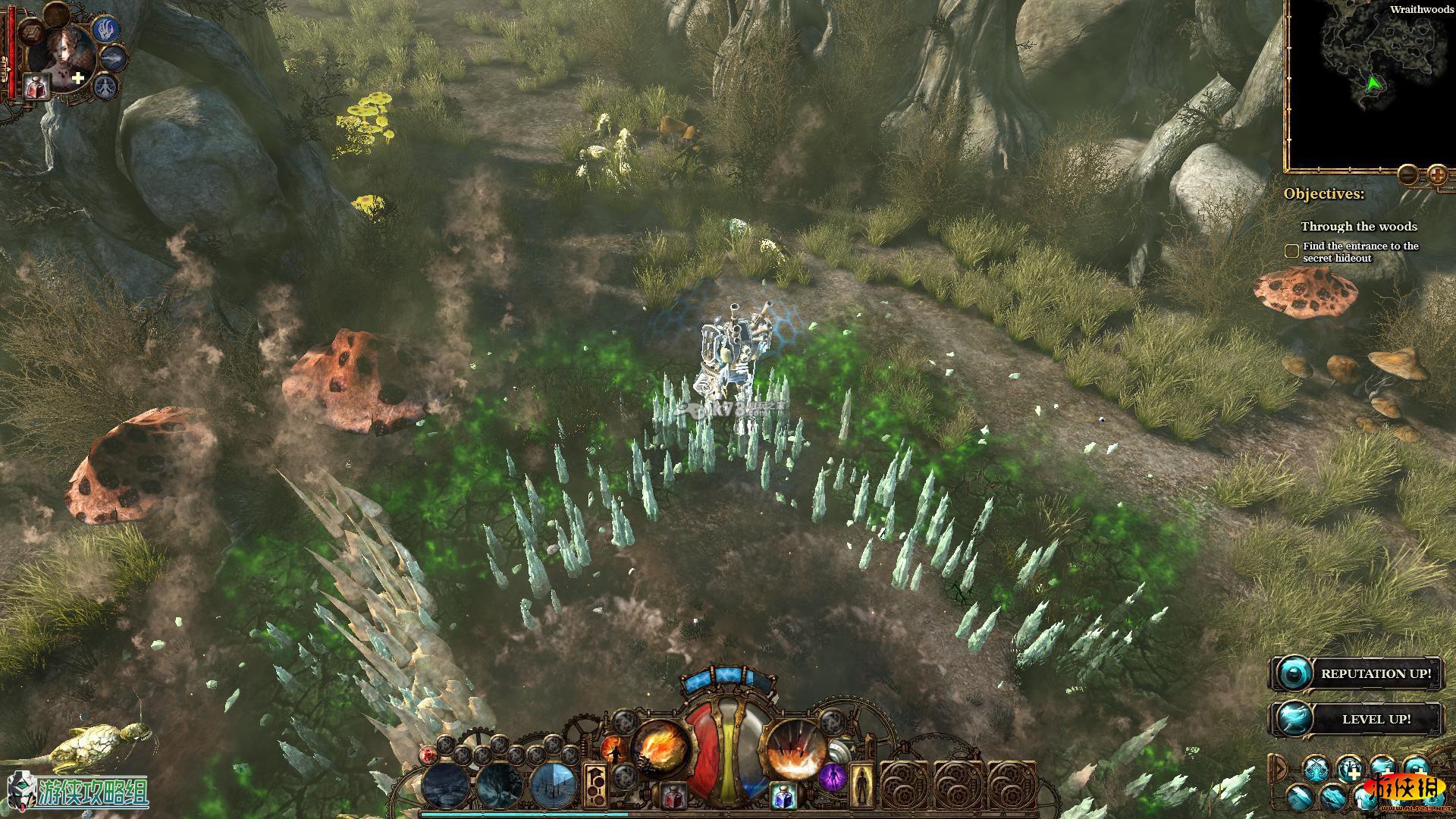
Task: Zoom out the minimap with minus button
Action: coord(1408,174)
